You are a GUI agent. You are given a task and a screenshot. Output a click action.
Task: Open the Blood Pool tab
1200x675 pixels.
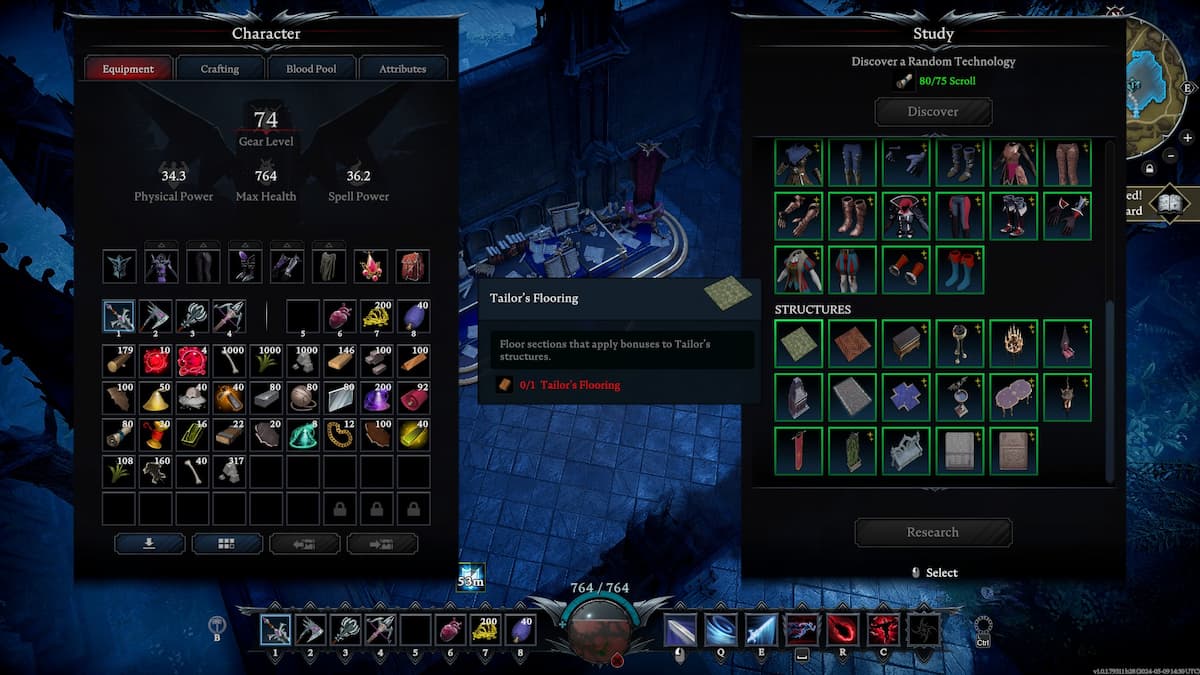[x=311, y=69]
